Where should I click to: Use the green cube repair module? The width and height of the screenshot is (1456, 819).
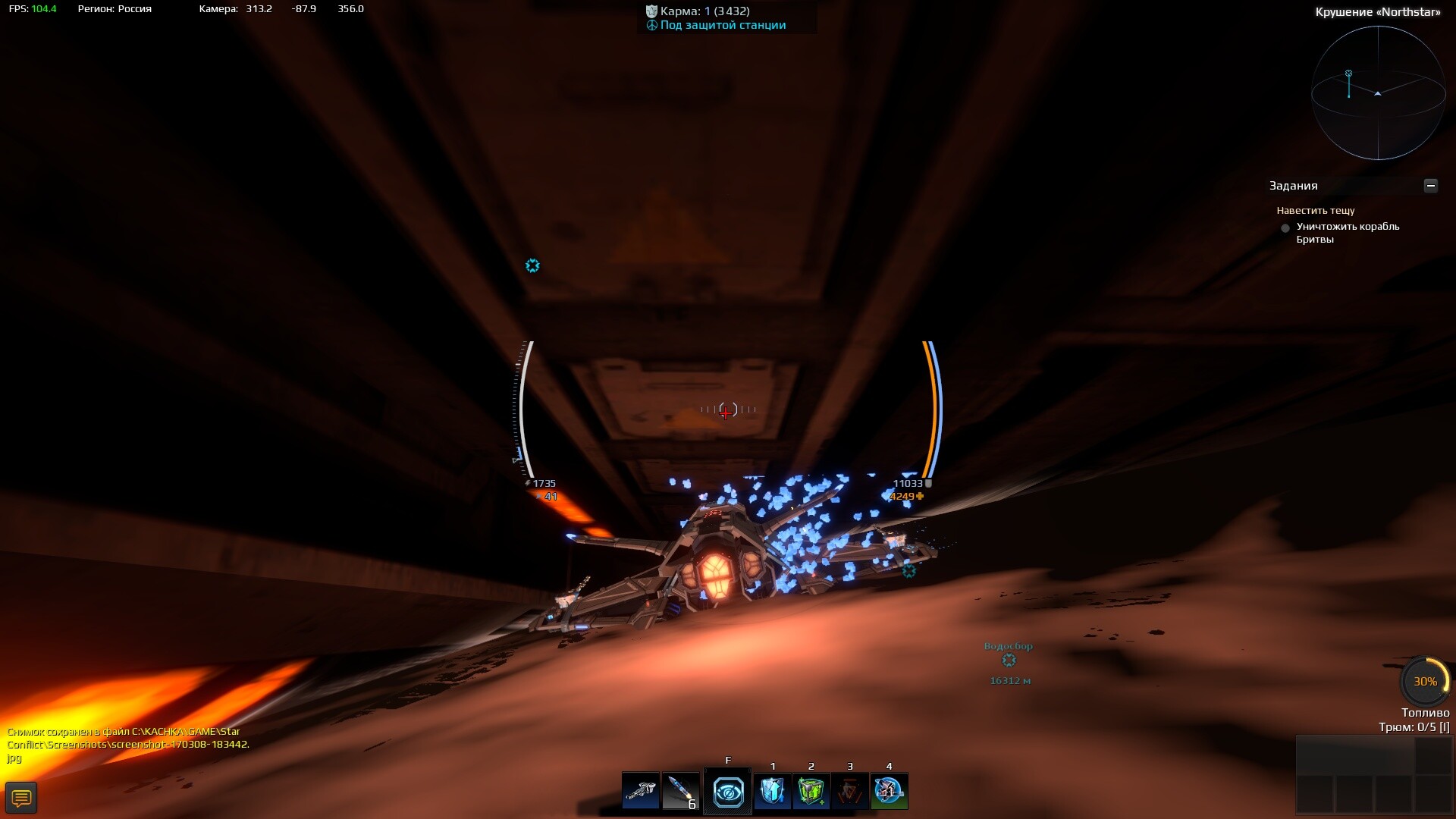811,792
